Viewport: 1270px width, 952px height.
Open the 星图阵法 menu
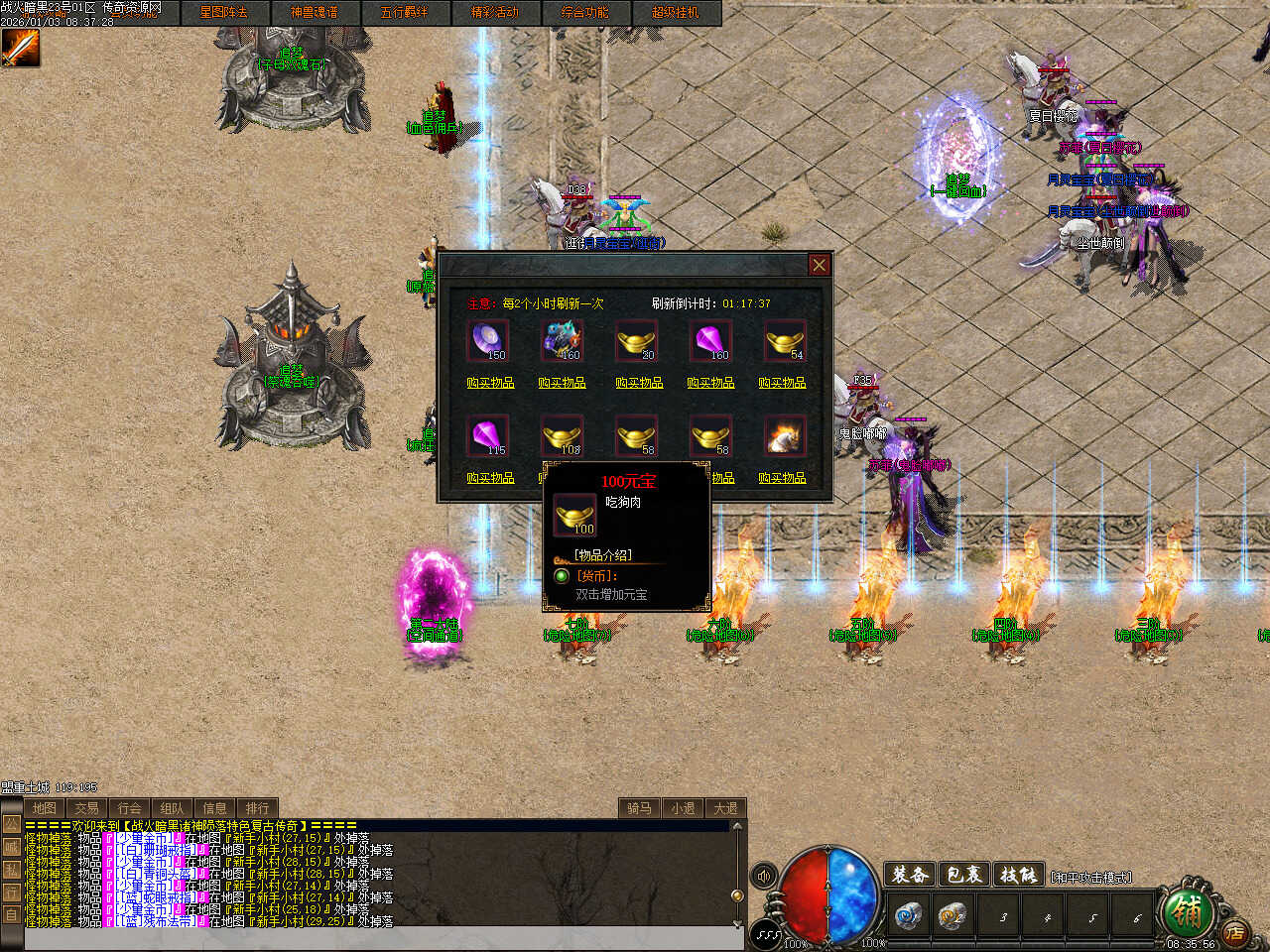(223, 12)
